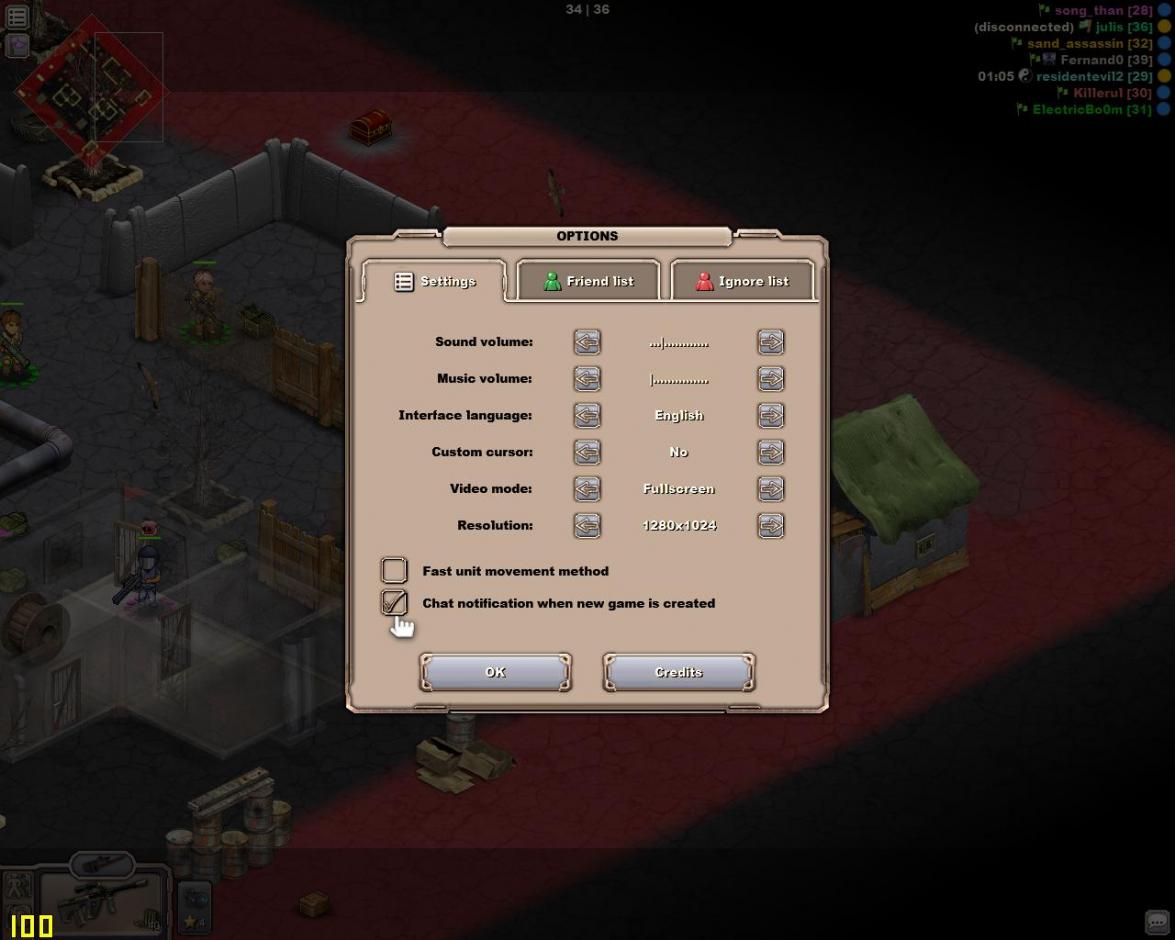Choose next interface language
This screenshot has width=1175, height=940.
coord(770,415)
